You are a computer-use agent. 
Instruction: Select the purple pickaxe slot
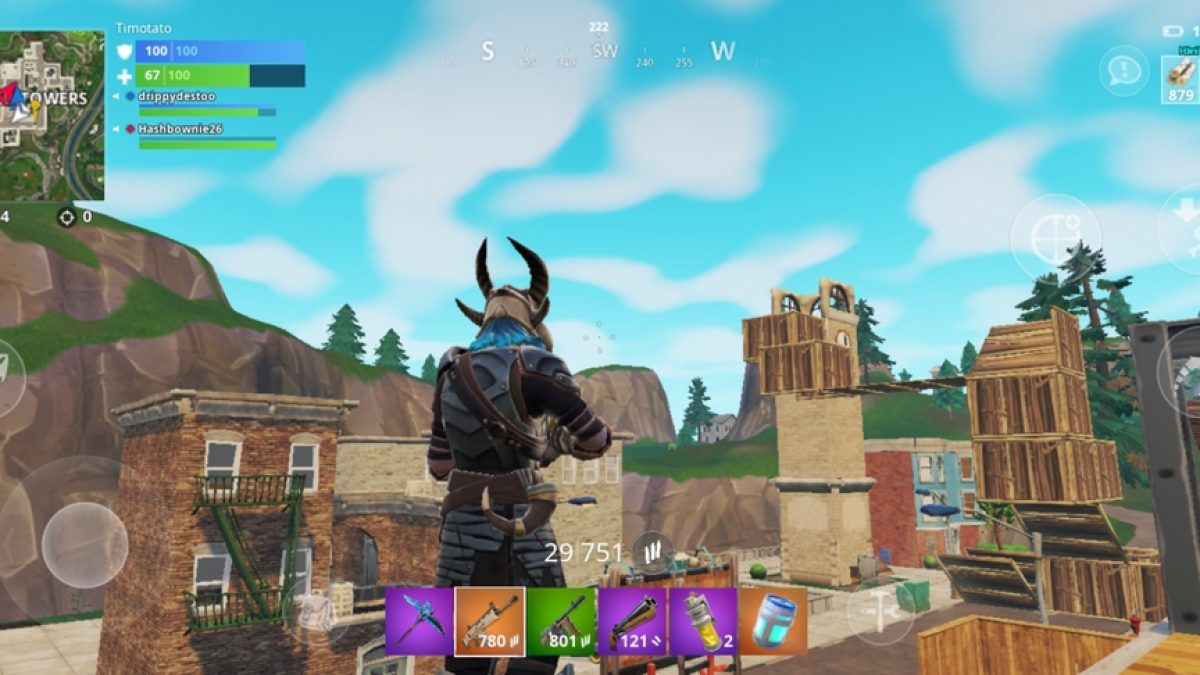pos(419,621)
